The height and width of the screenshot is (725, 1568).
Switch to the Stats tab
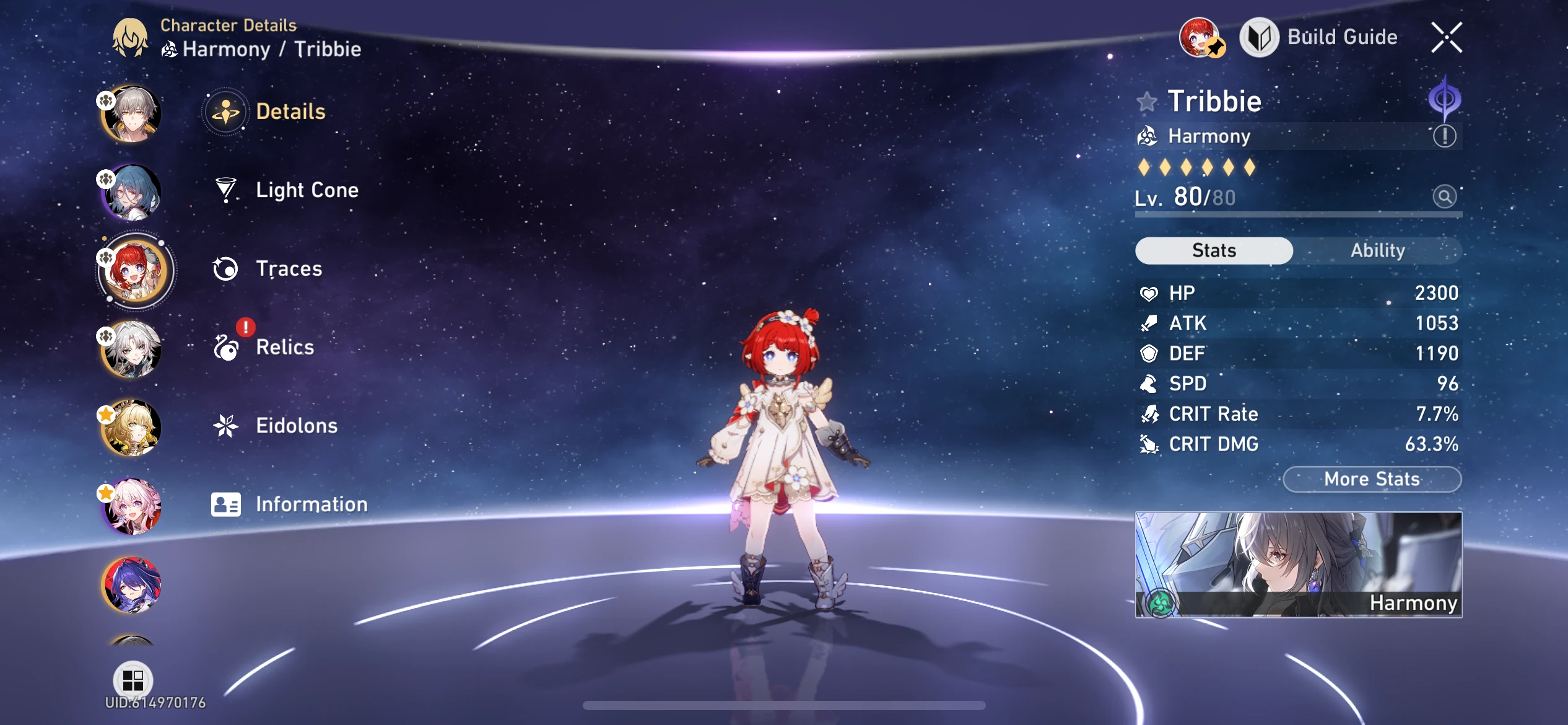(x=1213, y=250)
